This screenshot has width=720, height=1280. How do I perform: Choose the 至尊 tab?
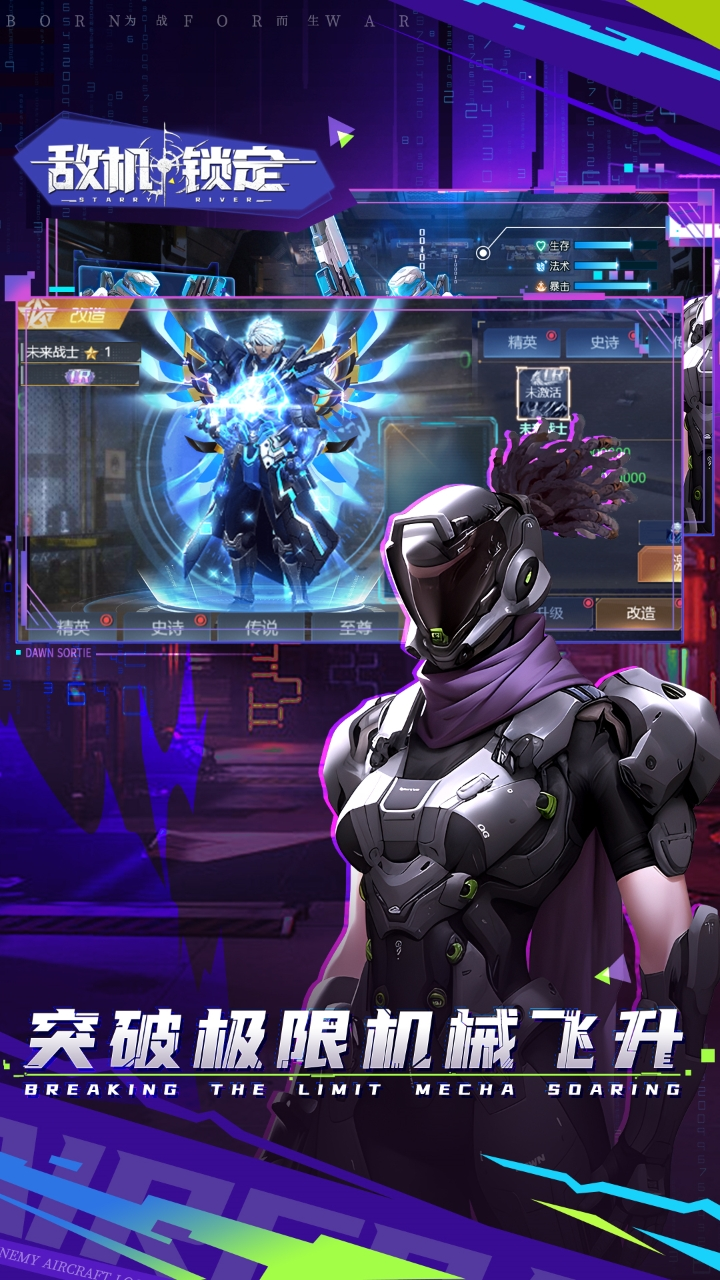pyautogui.click(x=355, y=627)
